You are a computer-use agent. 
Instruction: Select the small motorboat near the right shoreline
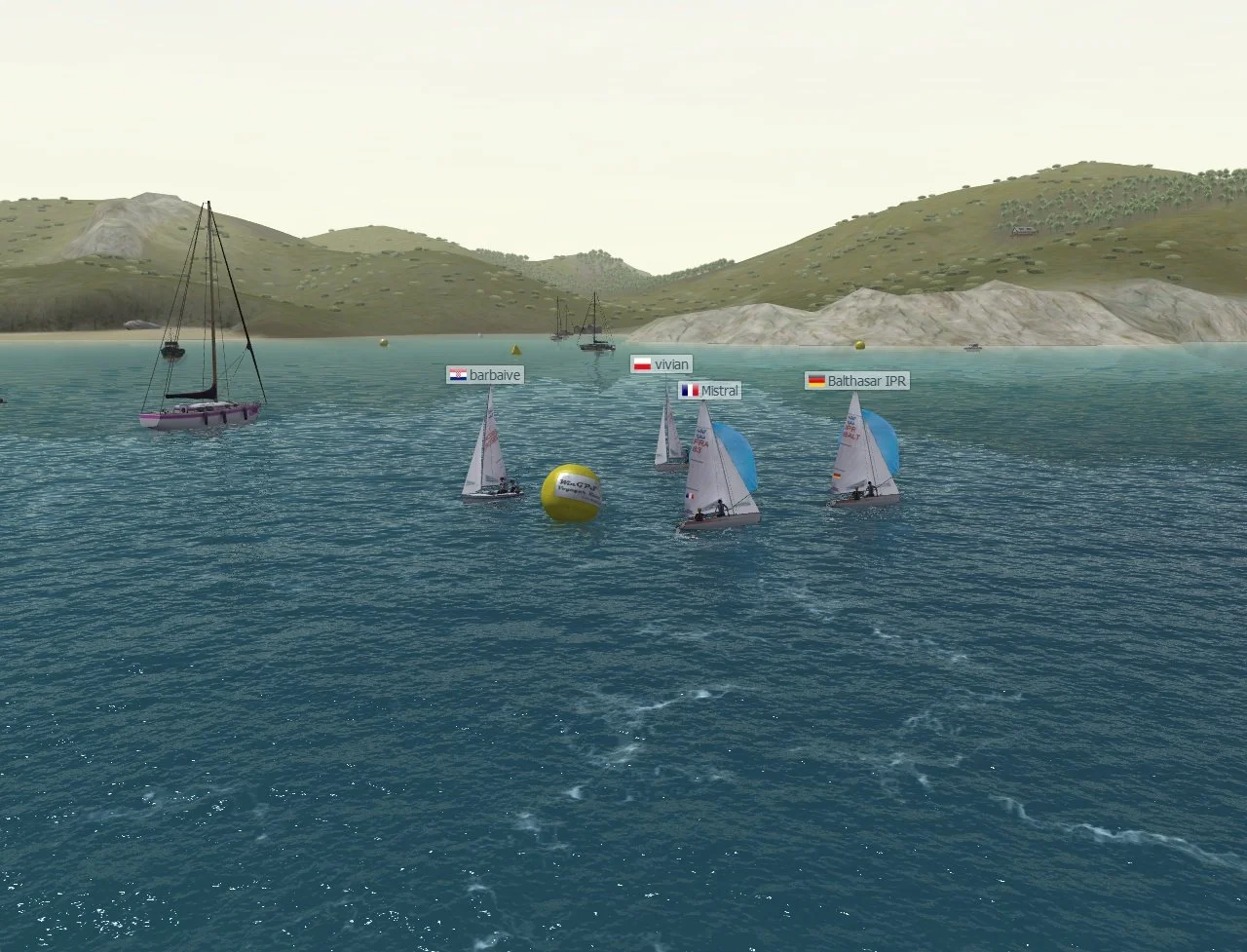click(971, 348)
